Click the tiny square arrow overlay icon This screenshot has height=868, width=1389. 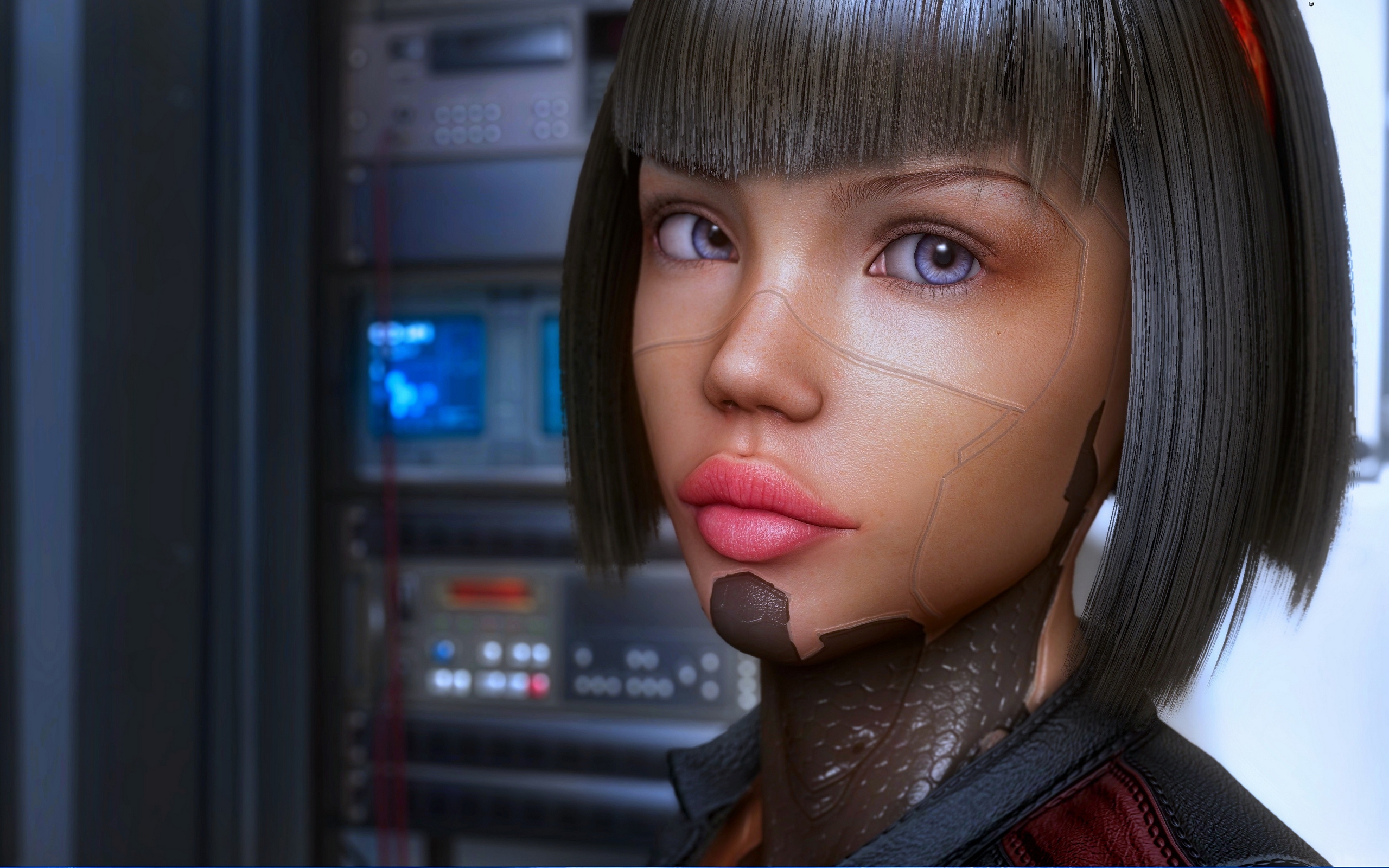click(1311, 4)
